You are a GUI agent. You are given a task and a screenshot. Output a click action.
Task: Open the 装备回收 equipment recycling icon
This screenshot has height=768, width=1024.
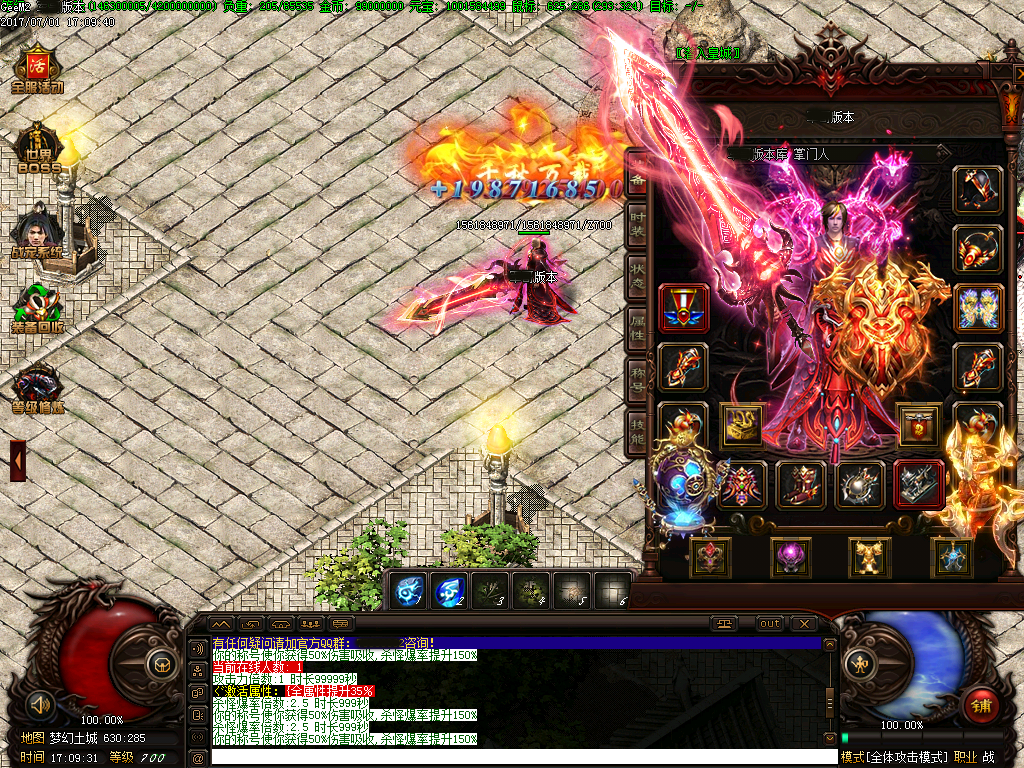pos(38,309)
